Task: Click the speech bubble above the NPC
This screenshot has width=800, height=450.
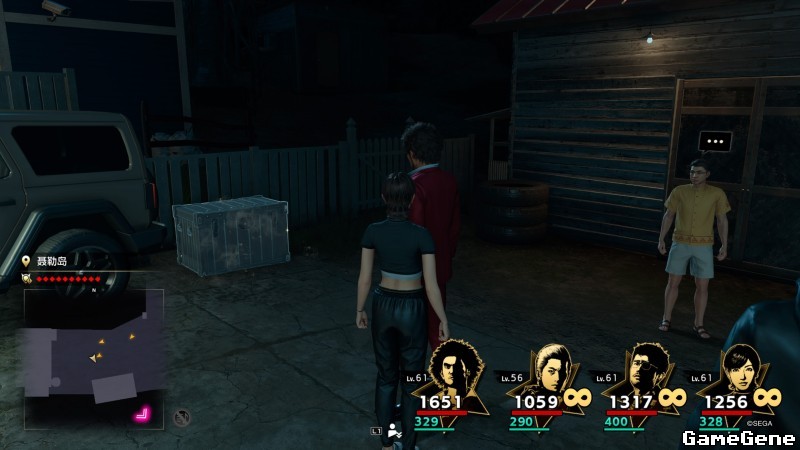Action: 713,142
